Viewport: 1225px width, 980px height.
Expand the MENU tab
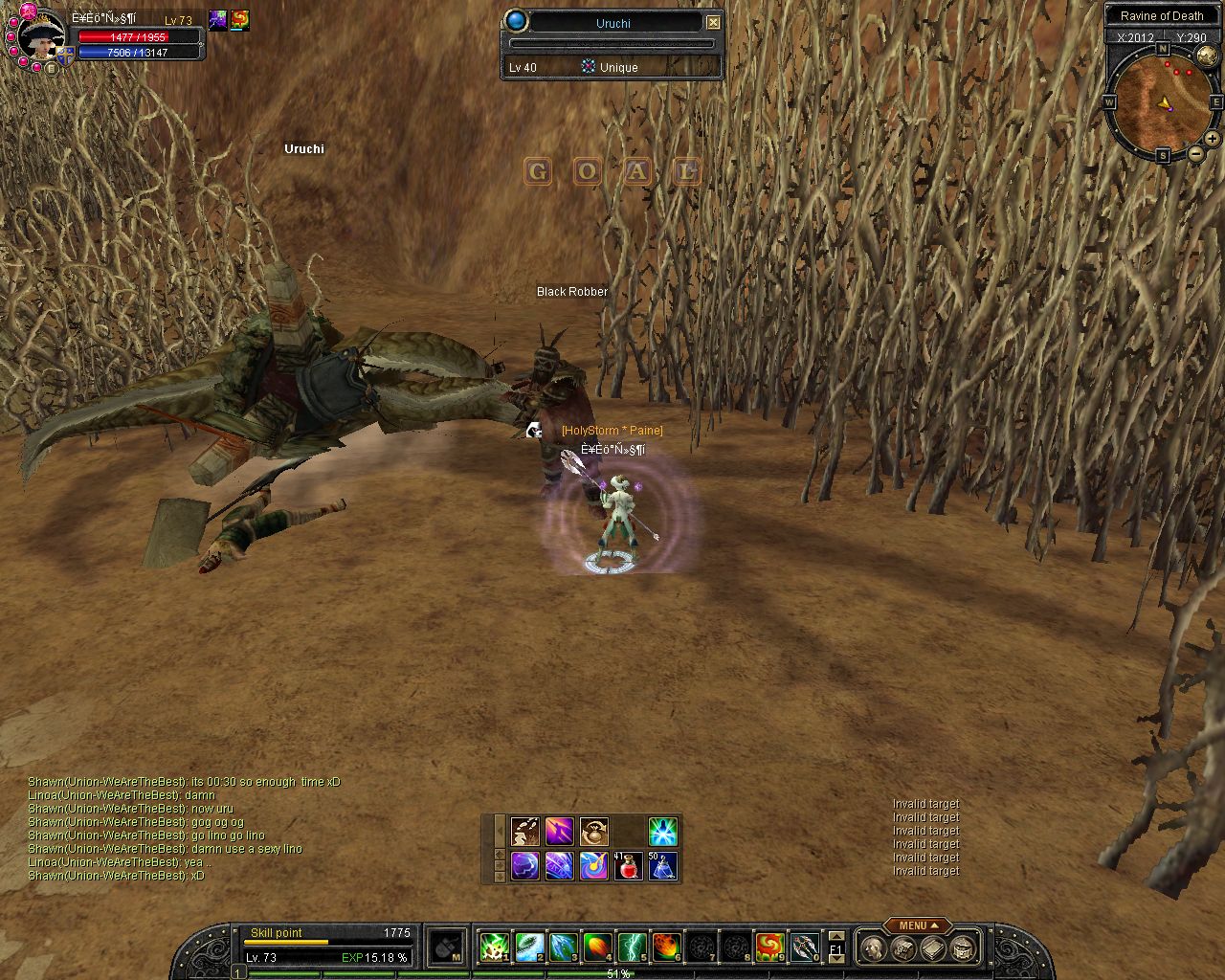[918, 925]
